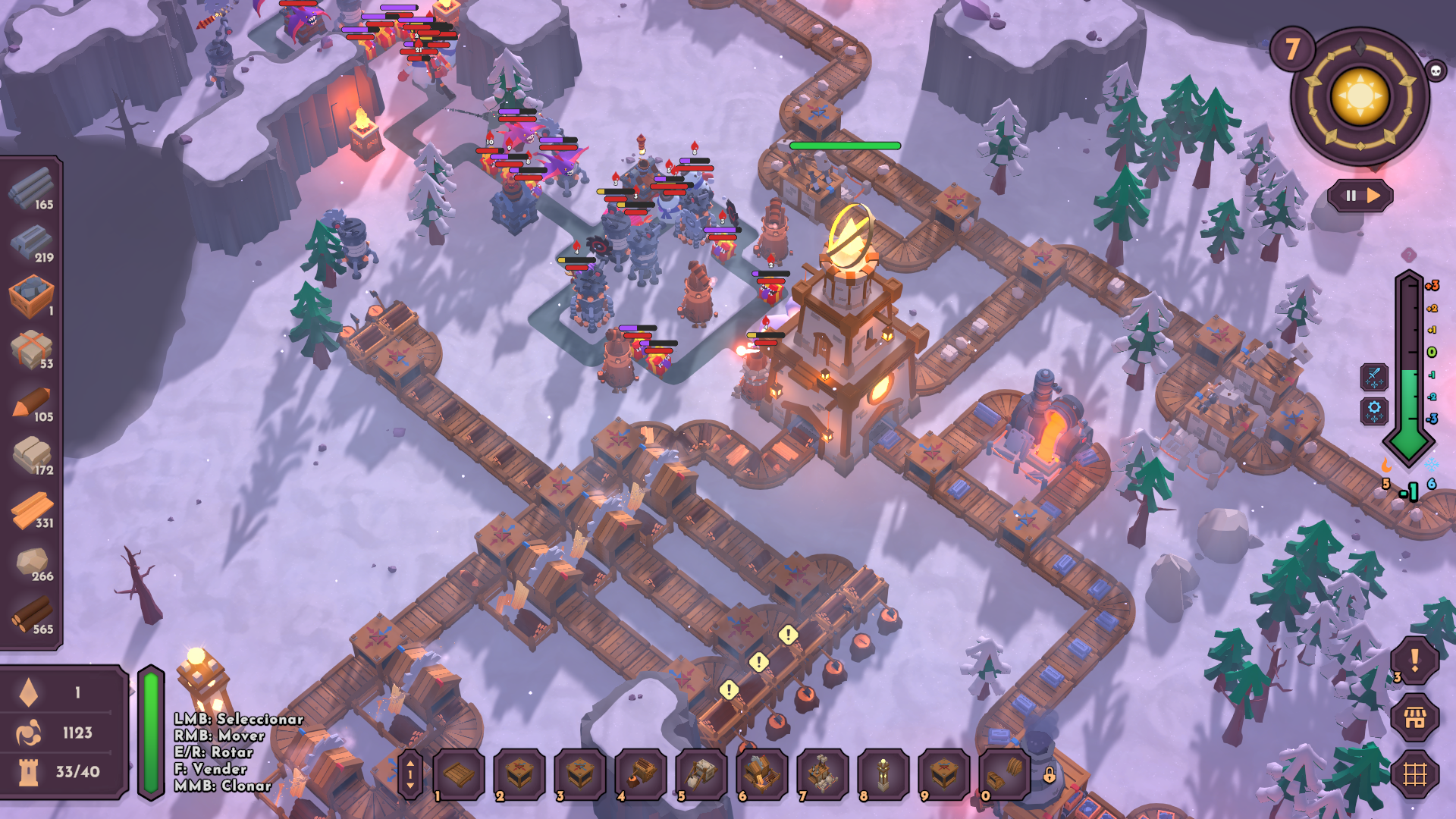Pick the stone tower building in slot 7

click(823, 774)
